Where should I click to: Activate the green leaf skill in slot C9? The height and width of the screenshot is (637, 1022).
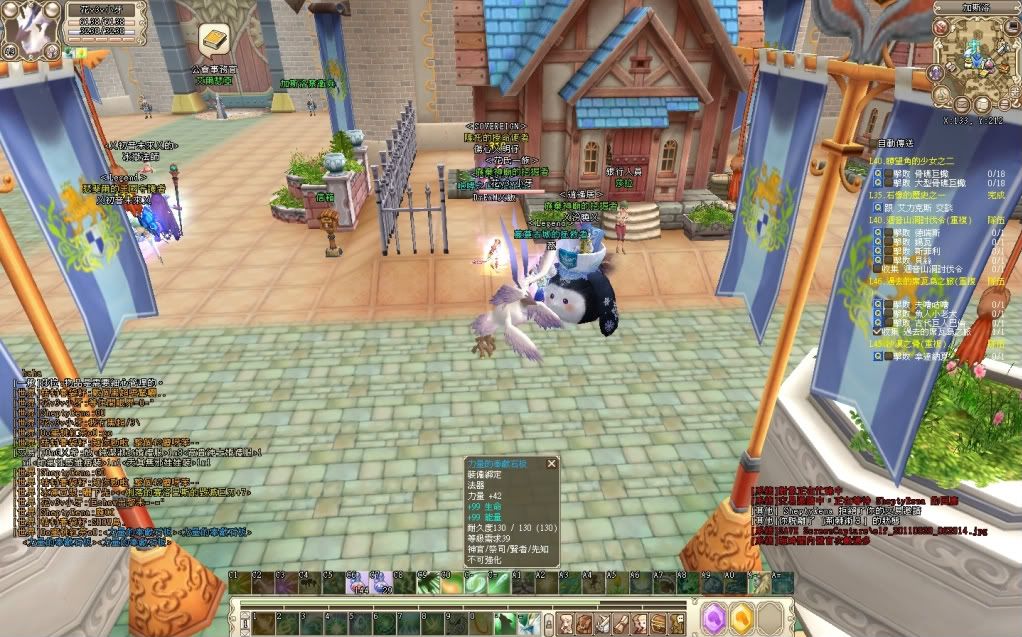point(426,584)
